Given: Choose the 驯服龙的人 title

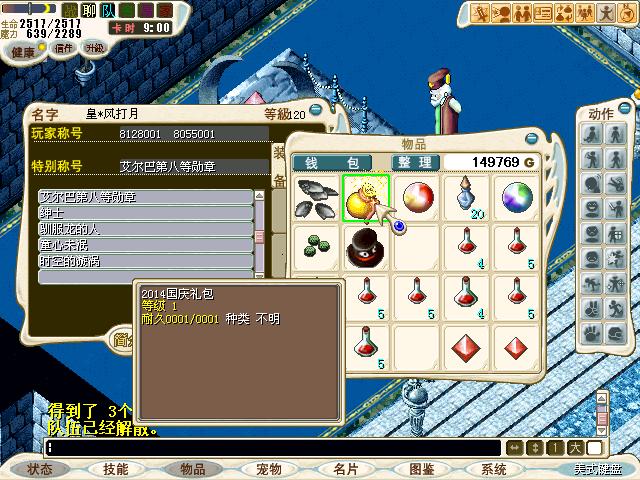Looking at the screenshot, I should coord(144,229).
